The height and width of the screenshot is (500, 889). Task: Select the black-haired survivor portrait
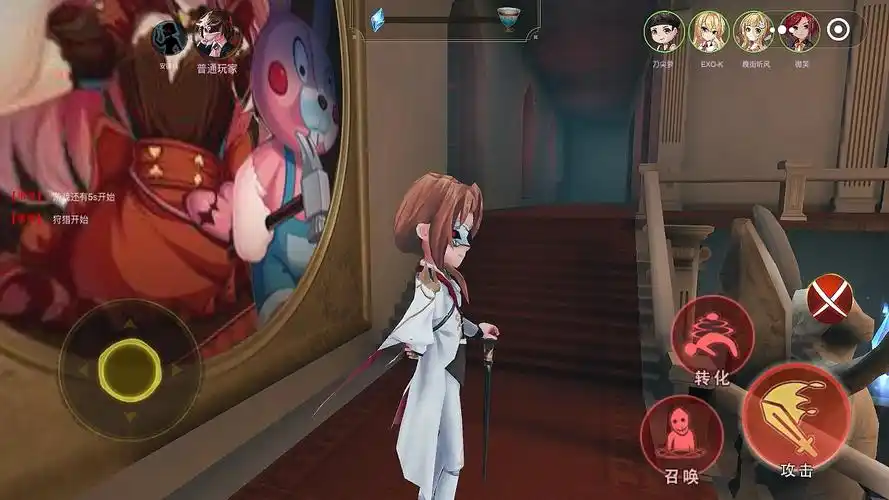pos(664,31)
